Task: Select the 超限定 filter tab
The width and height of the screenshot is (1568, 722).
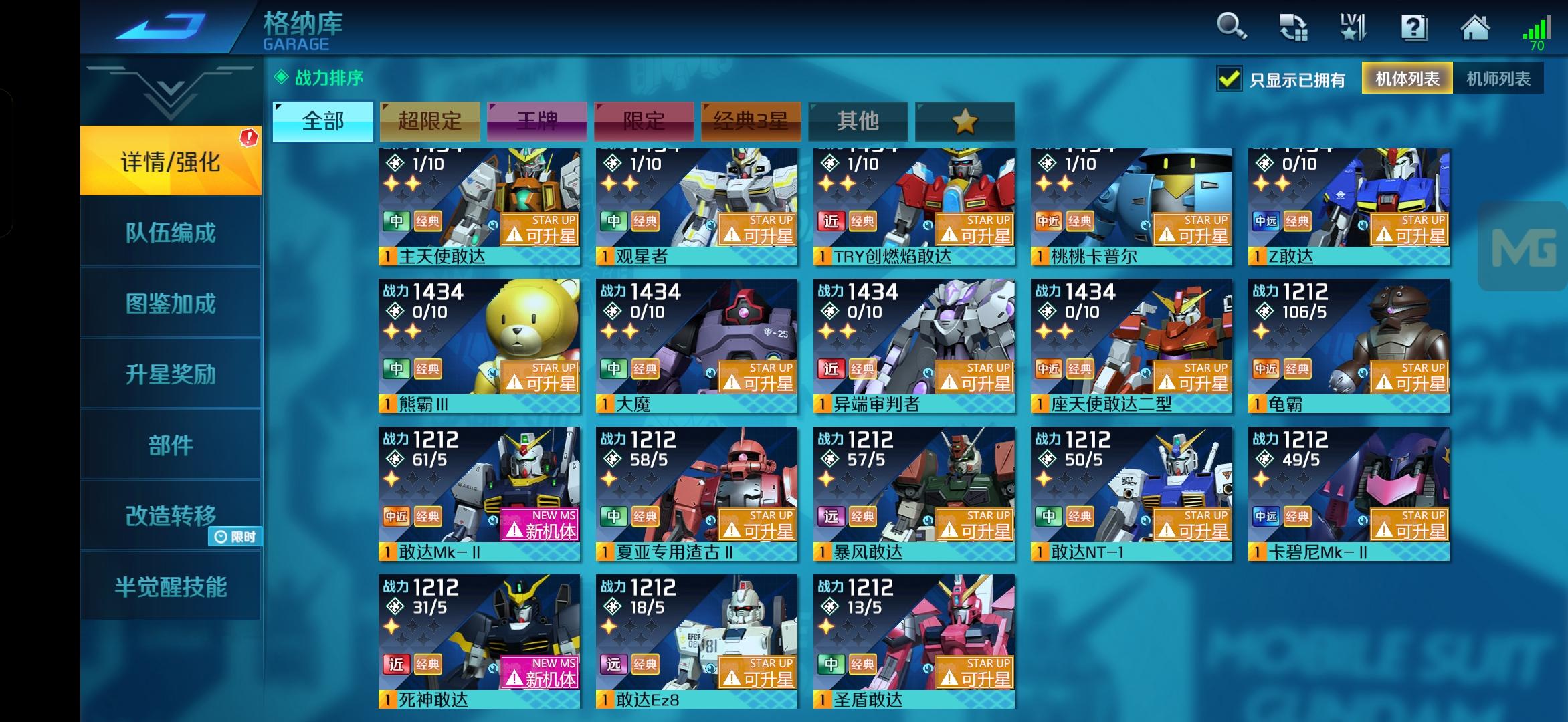Action: click(429, 121)
